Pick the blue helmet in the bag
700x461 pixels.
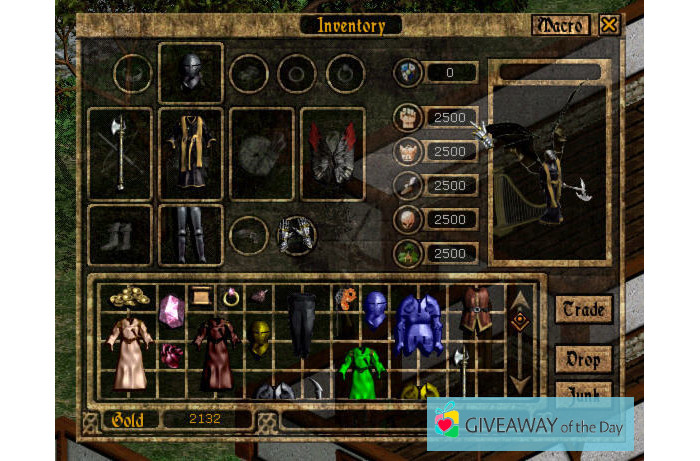375,308
